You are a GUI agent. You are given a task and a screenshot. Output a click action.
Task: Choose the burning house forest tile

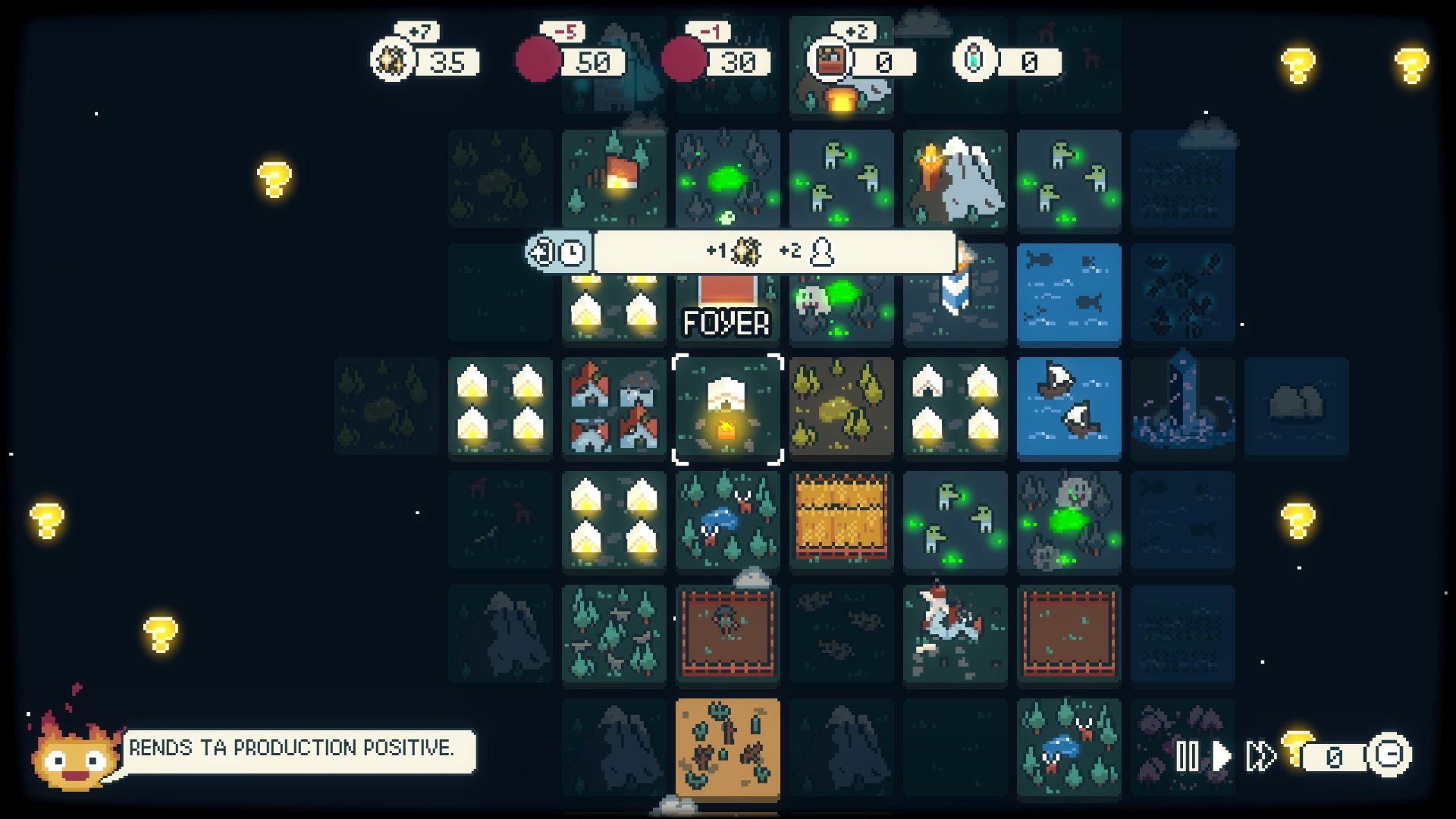coord(613,180)
